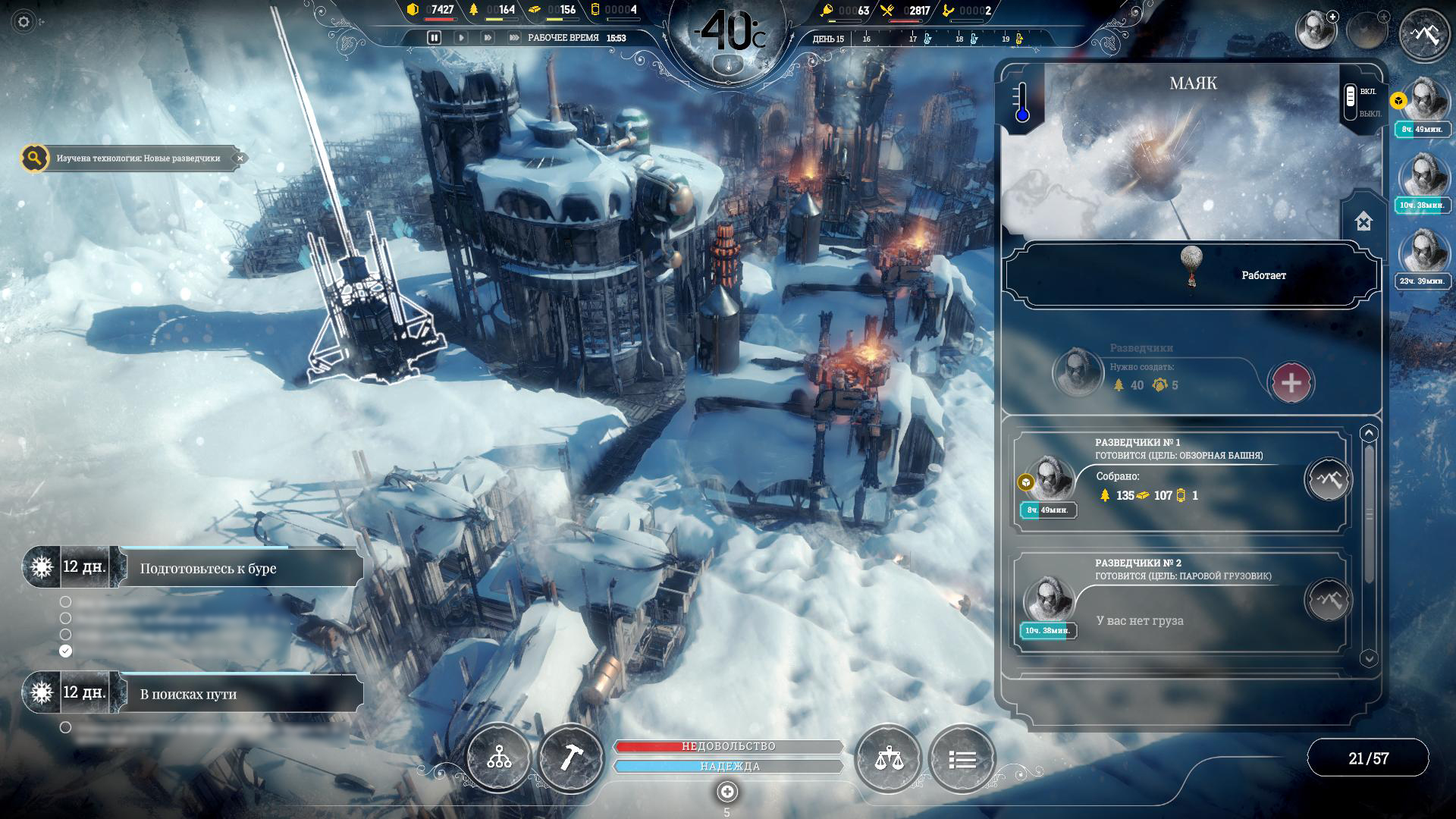The height and width of the screenshot is (819, 1456).
Task: Set game speed to fastest
Action: tap(514, 37)
